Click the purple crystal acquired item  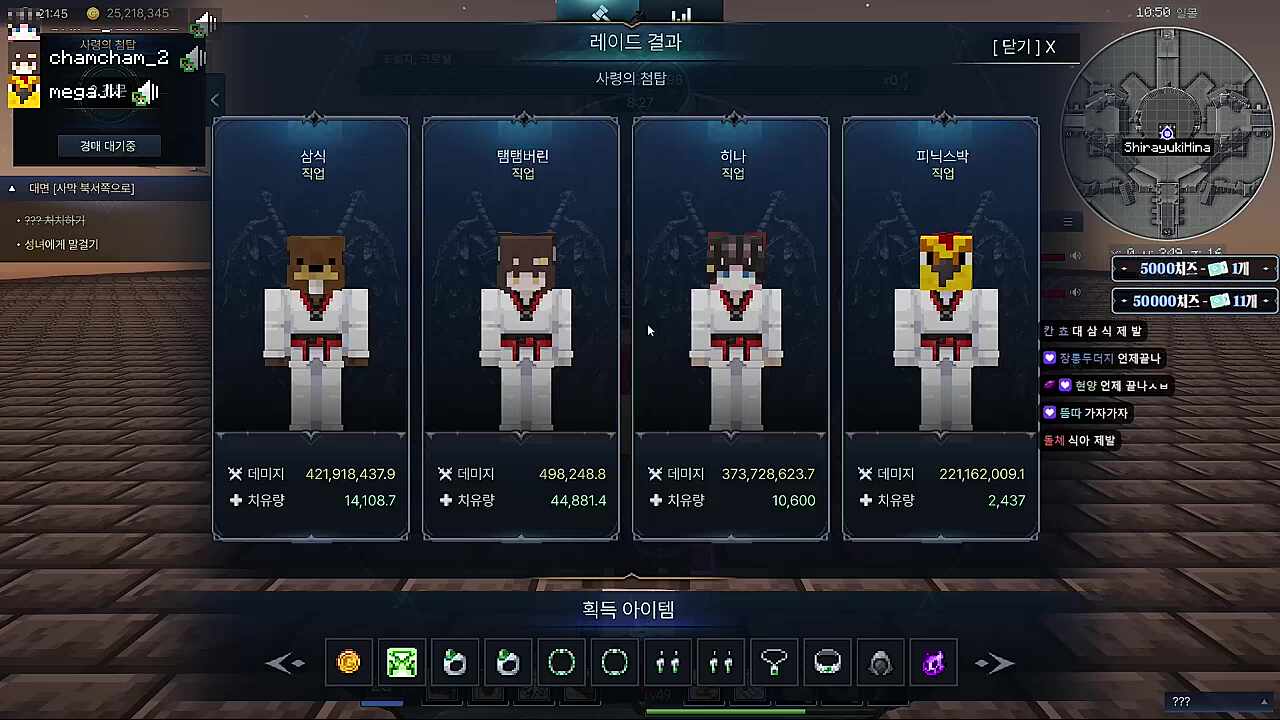tap(932, 662)
